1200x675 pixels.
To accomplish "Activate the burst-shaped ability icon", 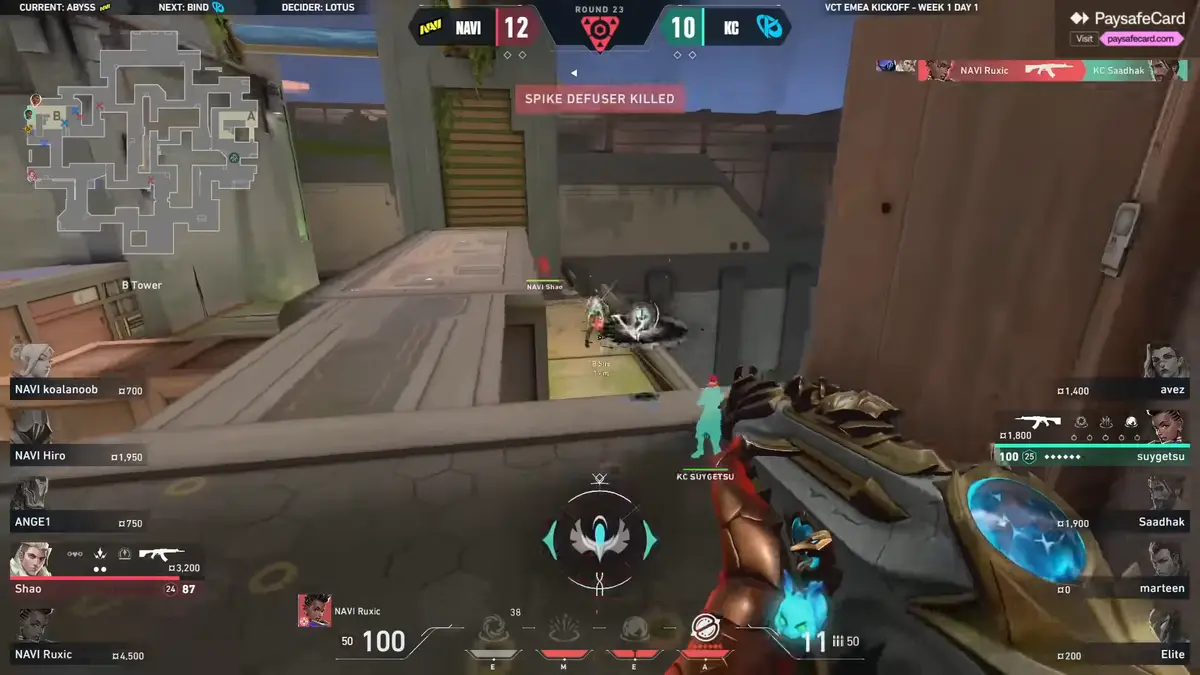I will click(564, 631).
